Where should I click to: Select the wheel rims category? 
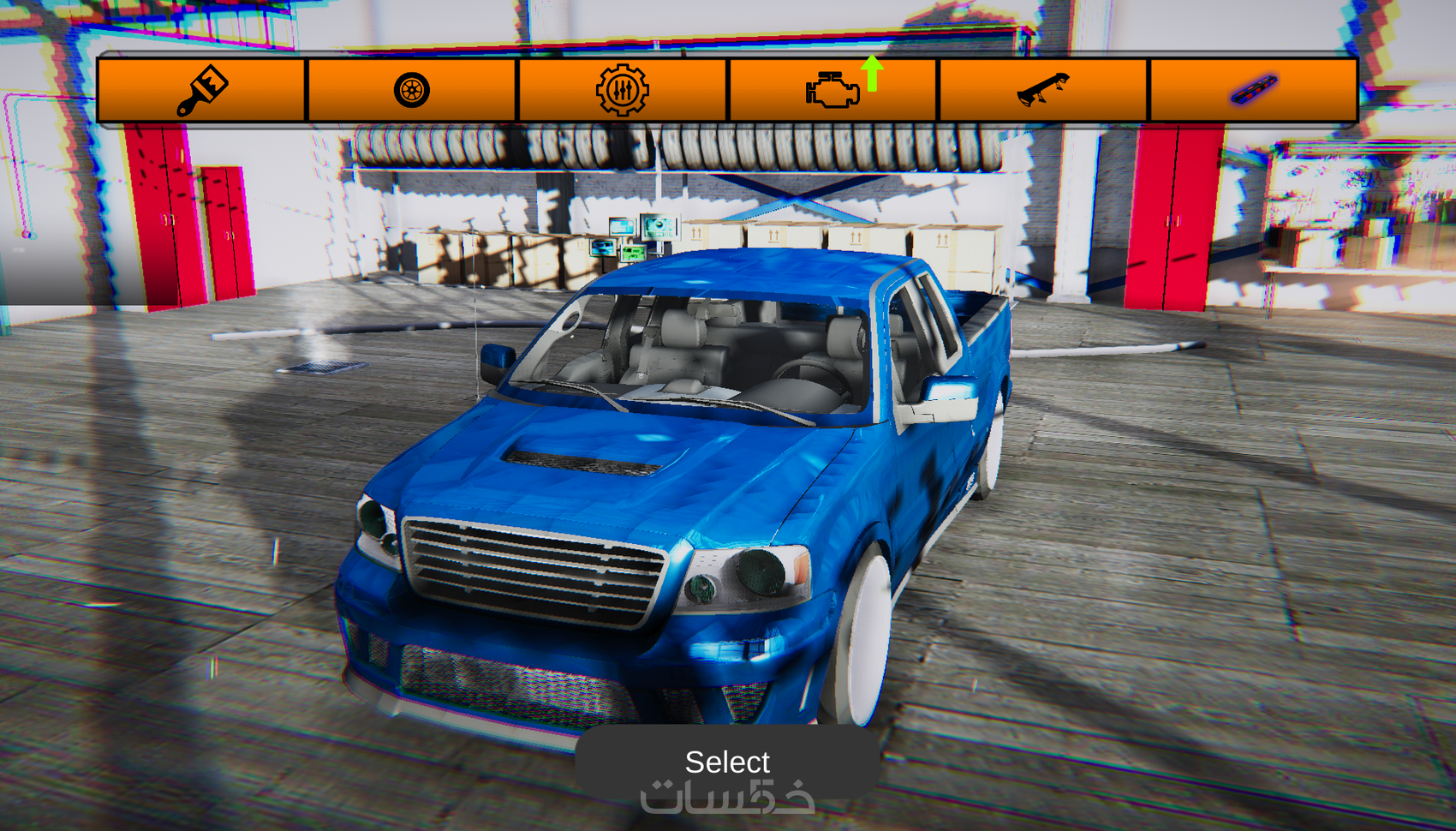[x=412, y=90]
